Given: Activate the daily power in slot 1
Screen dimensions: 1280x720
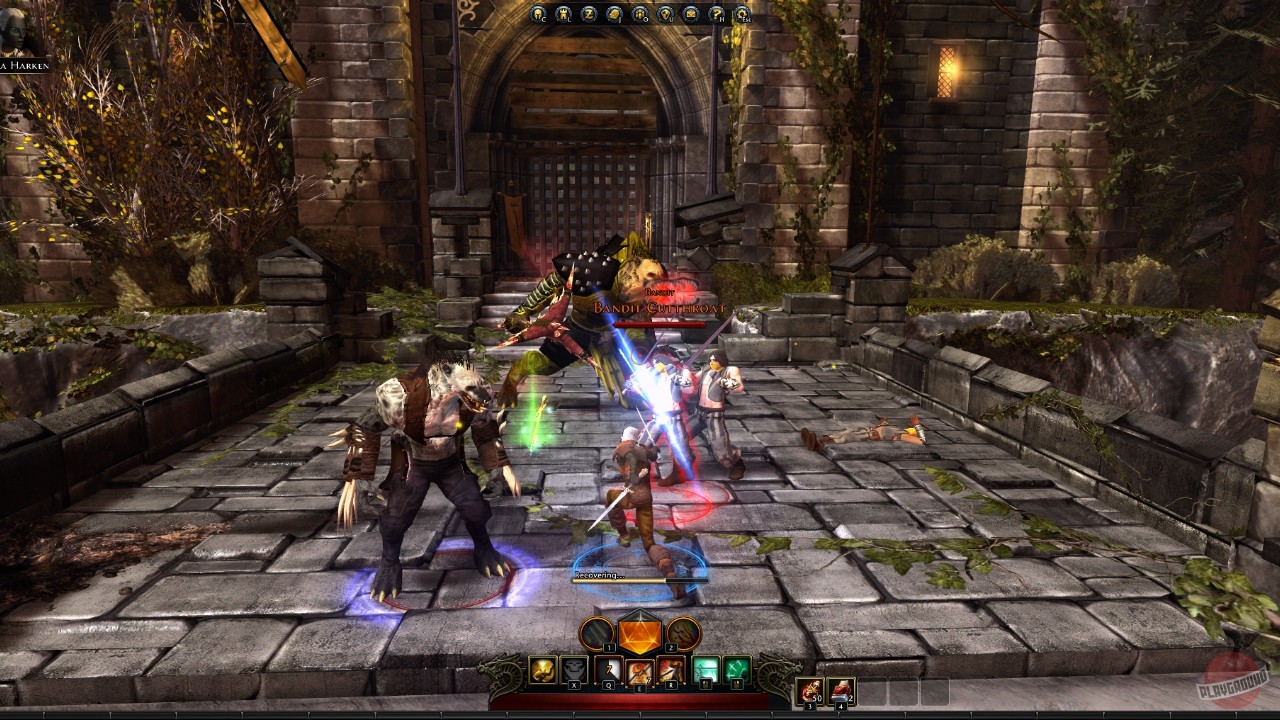Looking at the screenshot, I should [x=596, y=632].
